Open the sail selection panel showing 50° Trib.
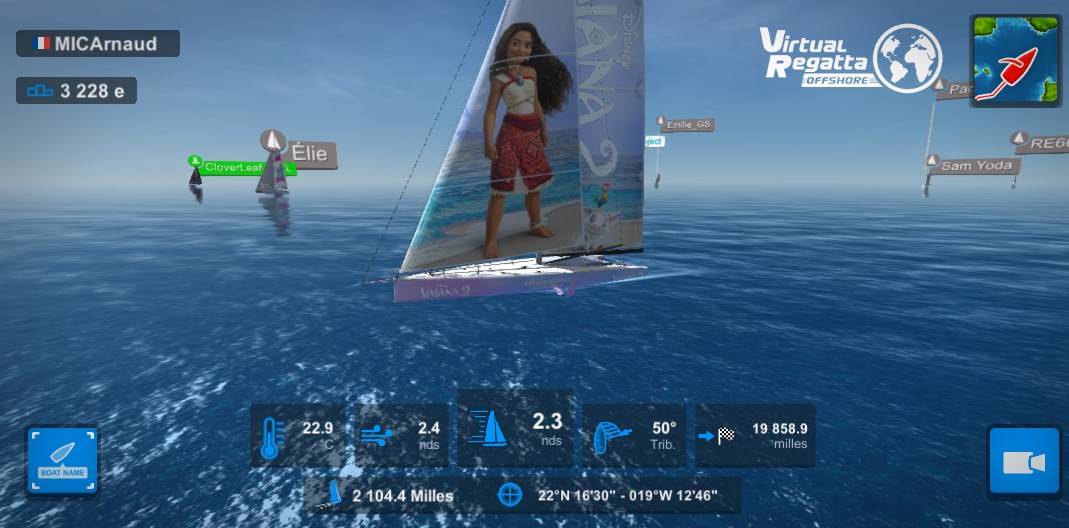The width and height of the screenshot is (1069, 528). pos(634,435)
